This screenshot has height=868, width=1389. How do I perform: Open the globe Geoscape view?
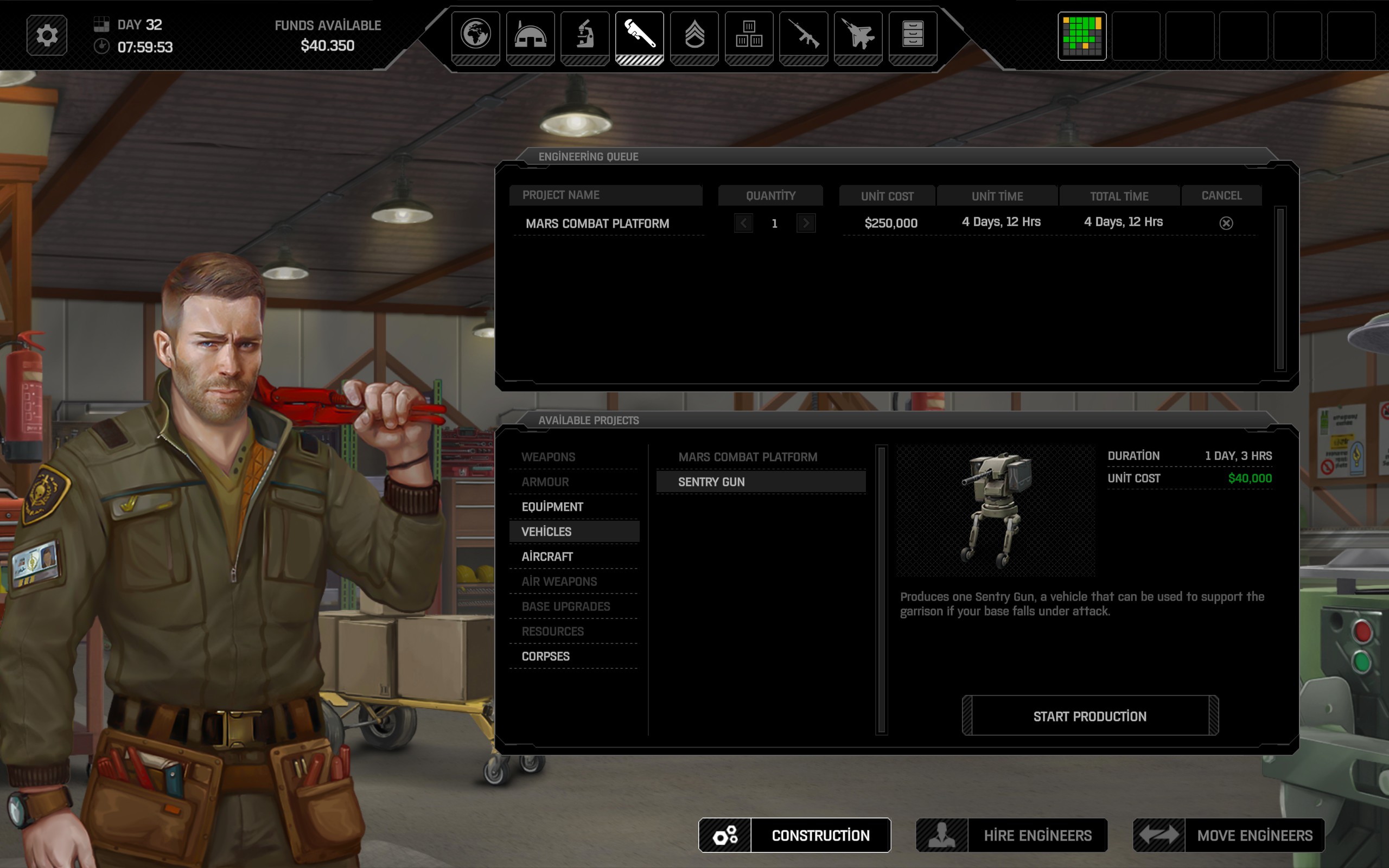coord(475,36)
